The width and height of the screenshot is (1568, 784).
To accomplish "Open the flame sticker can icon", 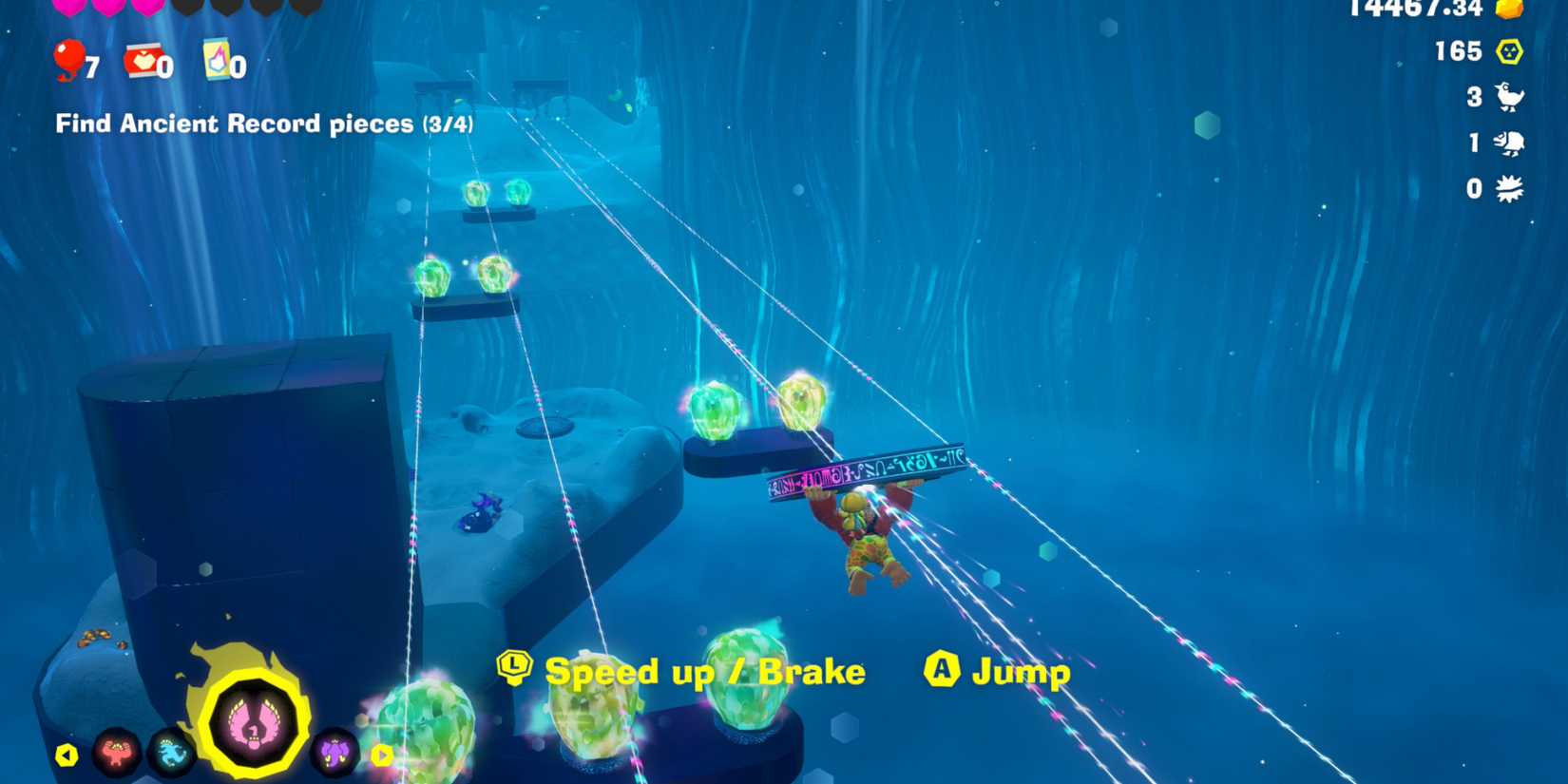I will pos(217,62).
